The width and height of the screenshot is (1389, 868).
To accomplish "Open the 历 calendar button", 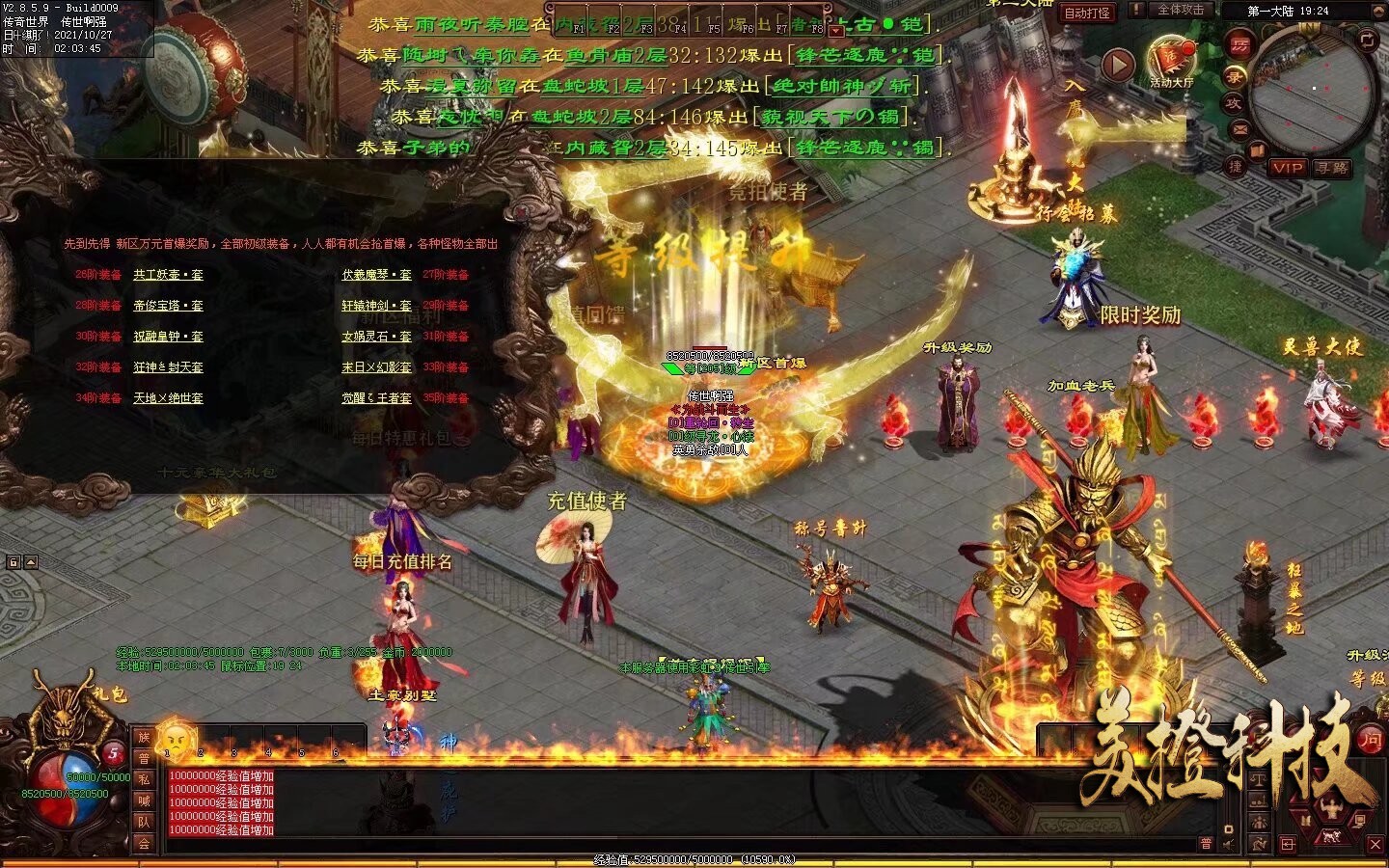I will pos(1239,43).
